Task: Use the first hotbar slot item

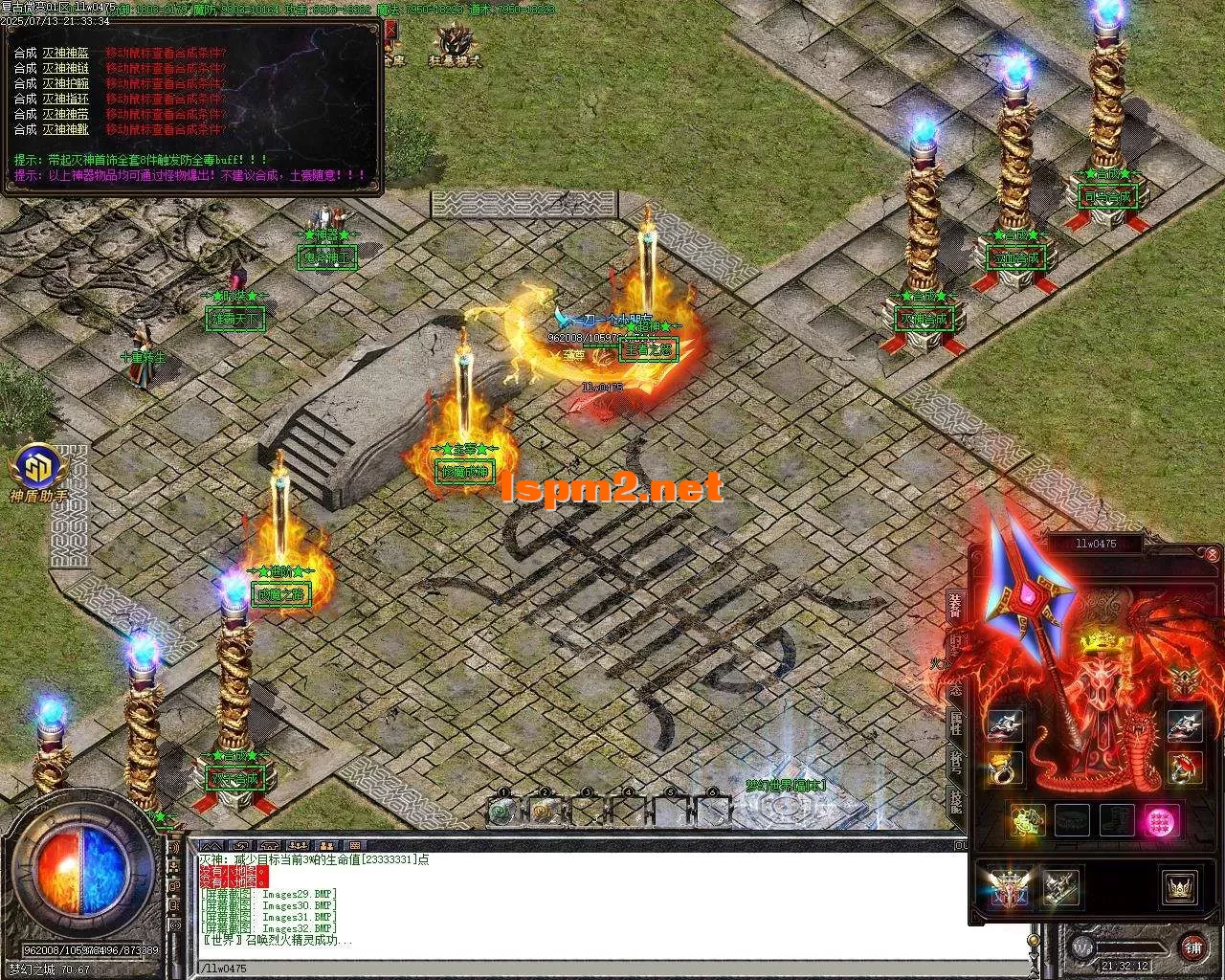Action: 502,811
